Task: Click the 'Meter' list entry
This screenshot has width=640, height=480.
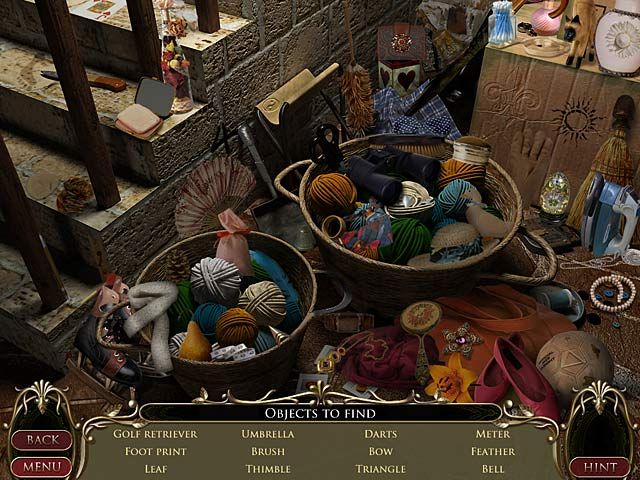Action: [x=493, y=434]
